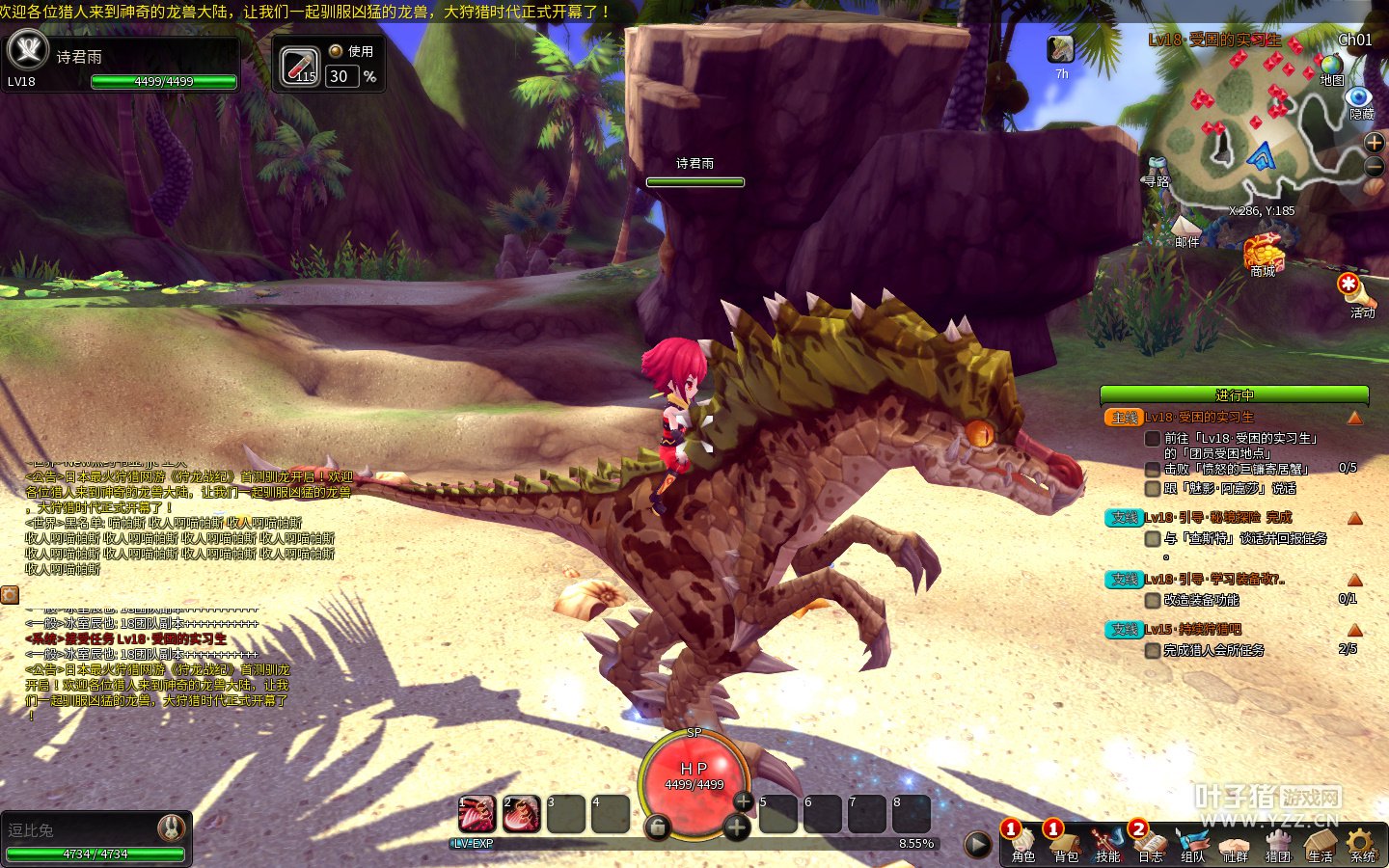Viewport: 1389px width, 868px height.
Task: Open the 活动 events megaphone
Action: pyautogui.click(x=1350, y=287)
